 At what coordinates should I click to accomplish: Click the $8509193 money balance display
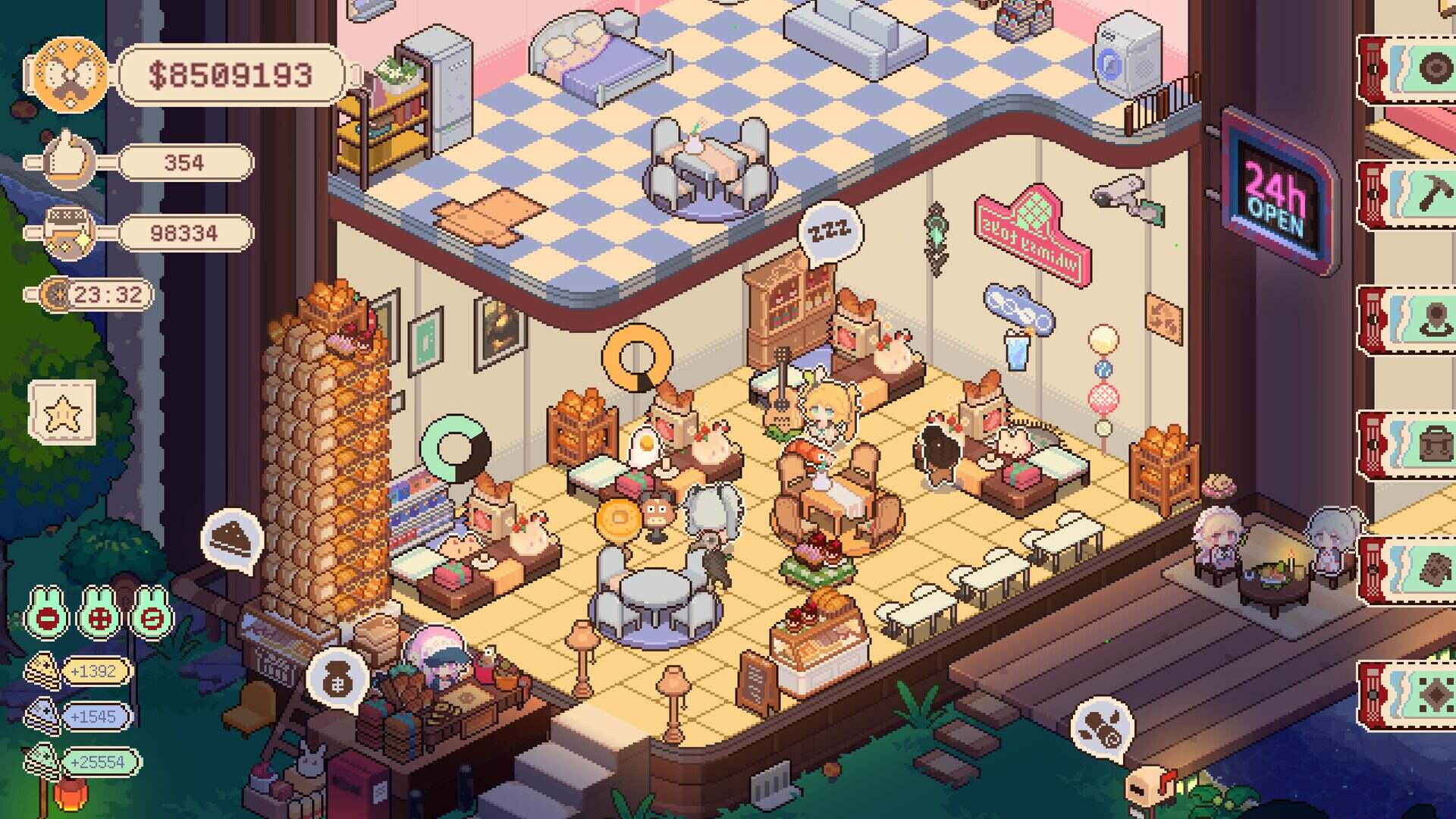(227, 74)
